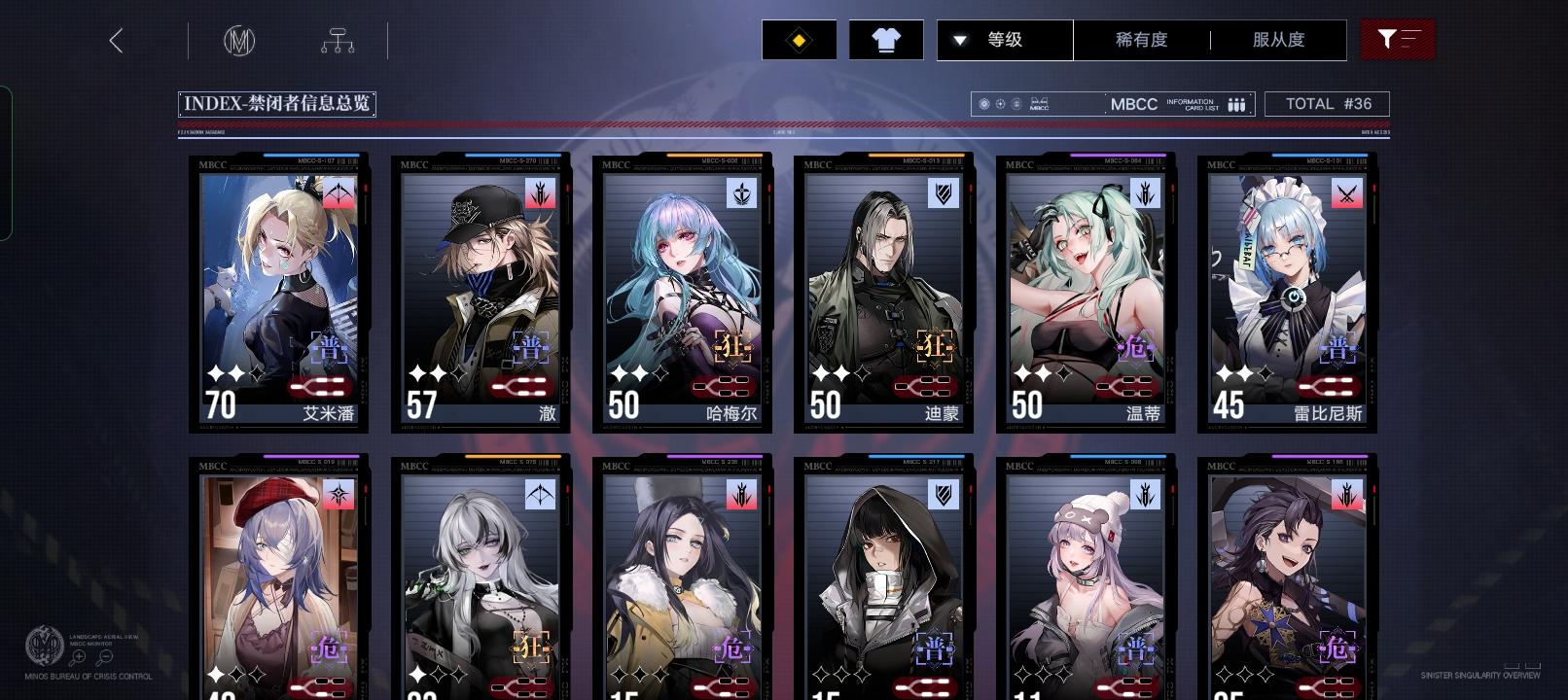Click the yellow diamond display mode icon
1568x700 pixels.
click(x=799, y=40)
